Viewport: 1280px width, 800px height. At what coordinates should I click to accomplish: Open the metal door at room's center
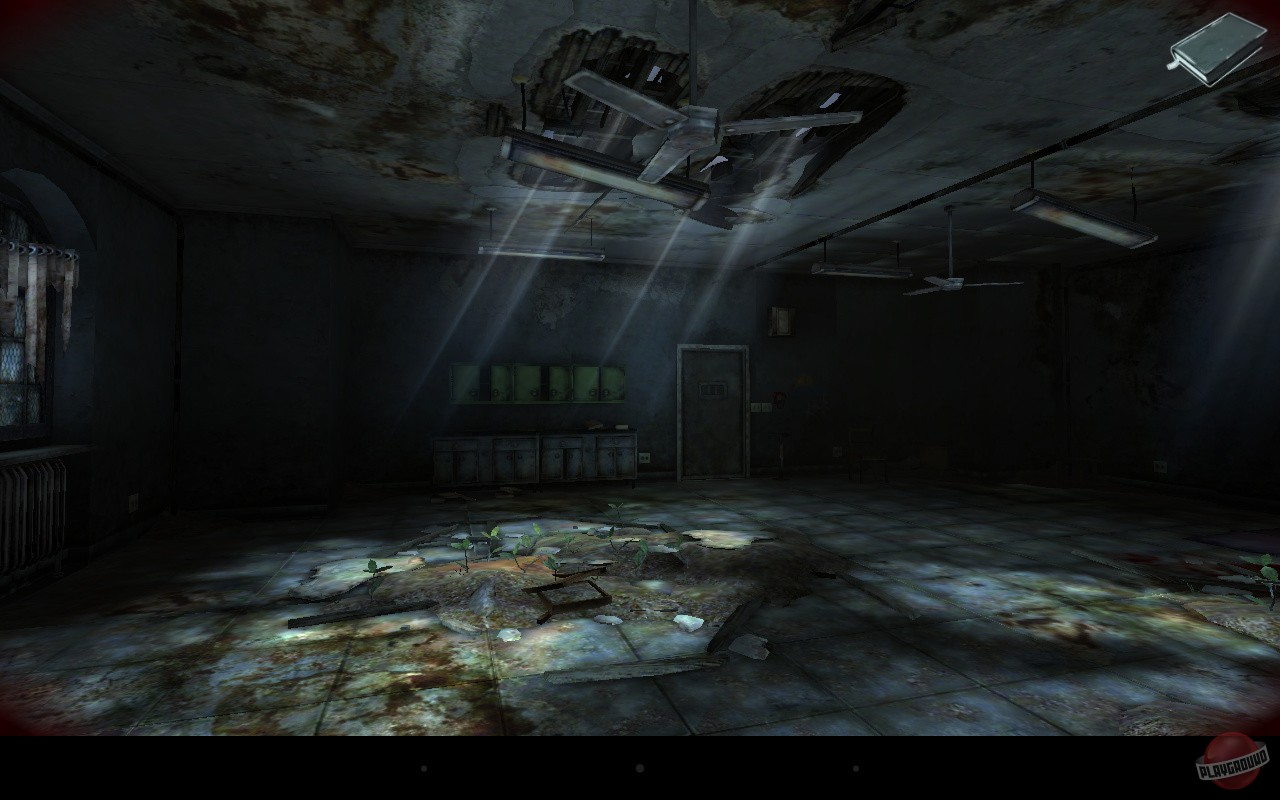click(x=712, y=420)
